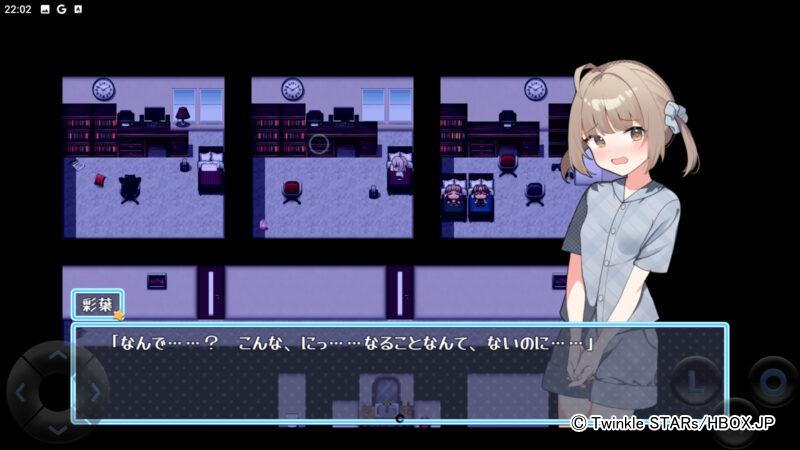
Task: Advance the dialogue by clicking the message box
Action: pos(398,372)
